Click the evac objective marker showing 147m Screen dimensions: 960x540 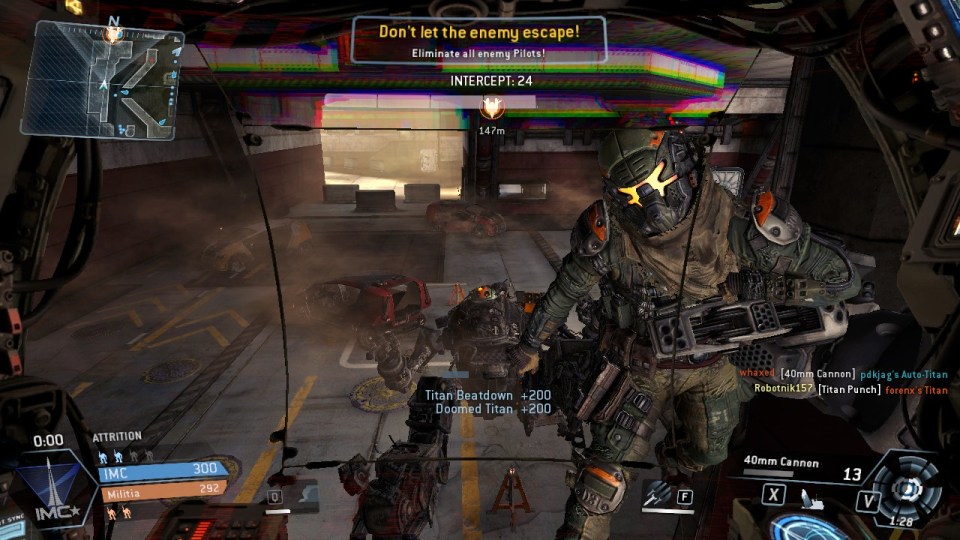tap(491, 108)
